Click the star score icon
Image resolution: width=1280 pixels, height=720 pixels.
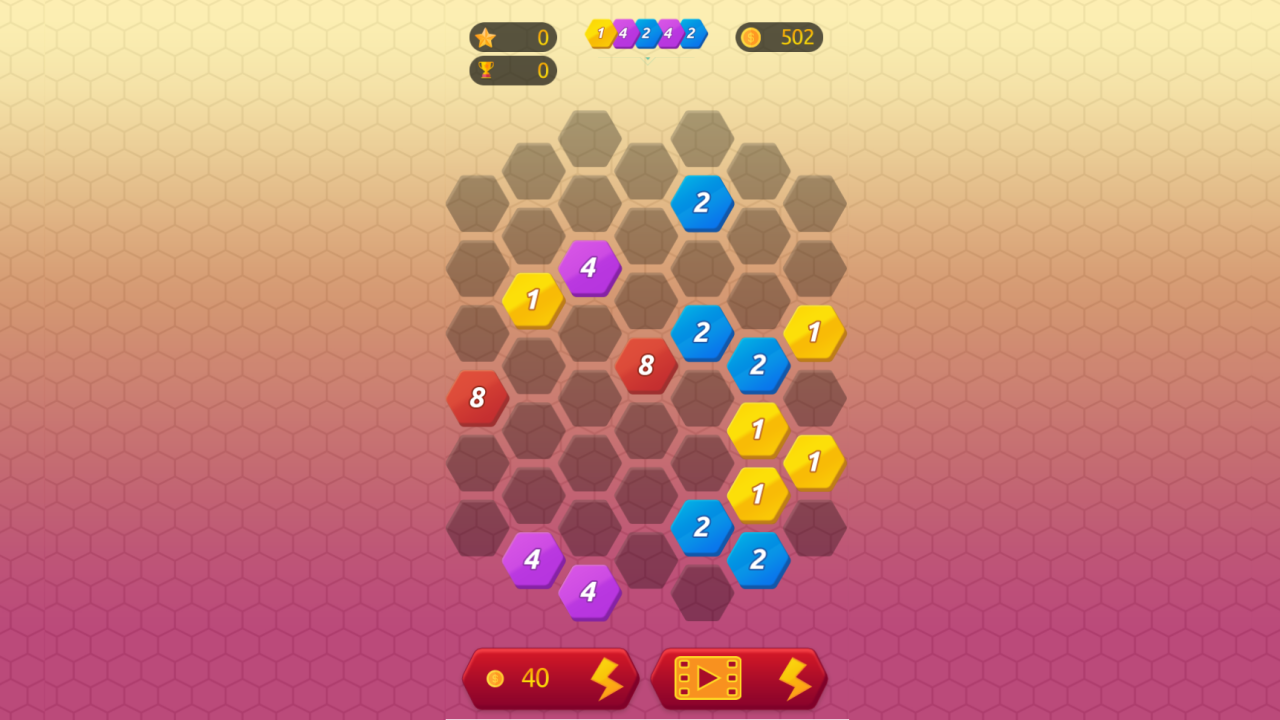[487, 37]
